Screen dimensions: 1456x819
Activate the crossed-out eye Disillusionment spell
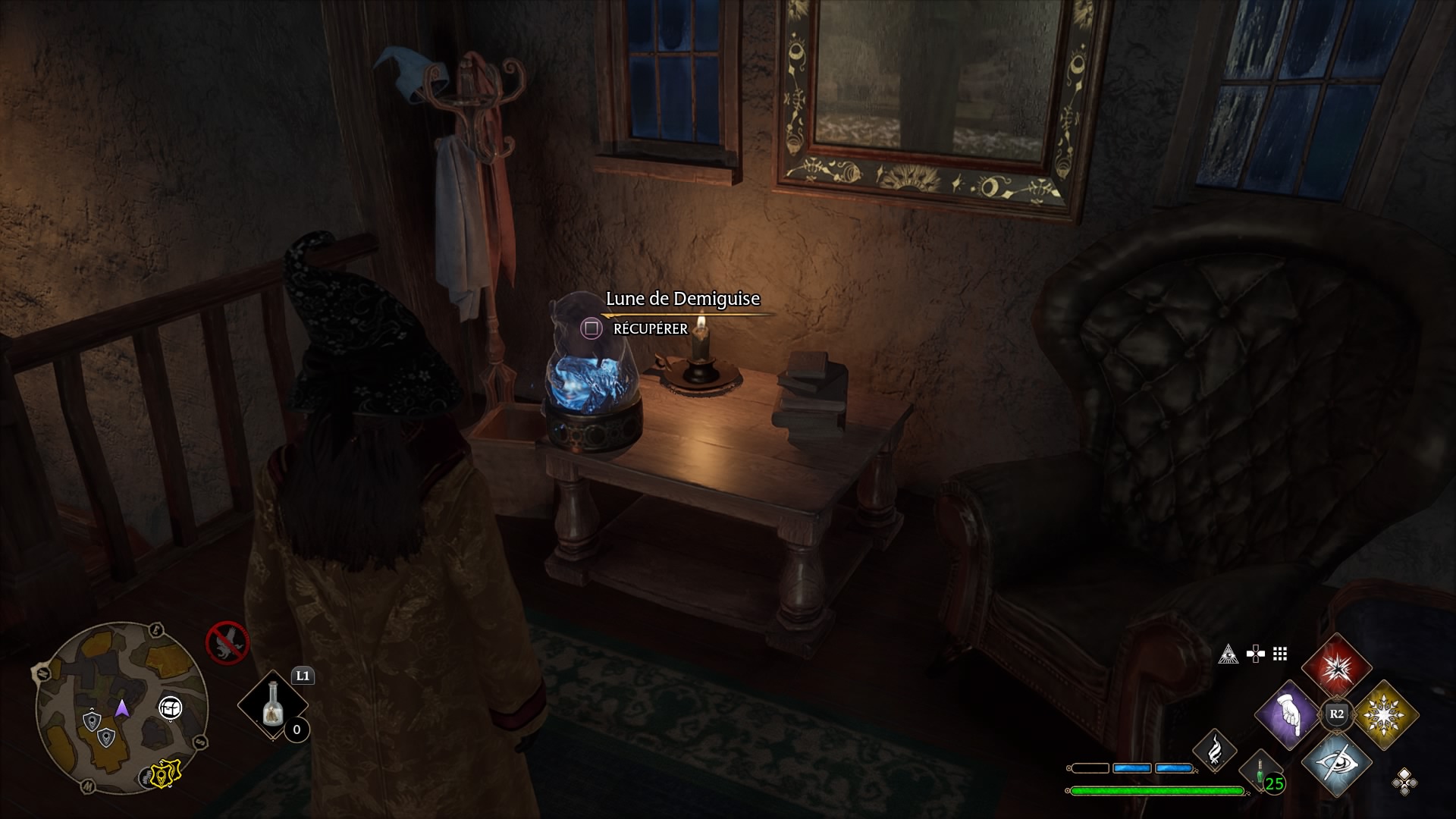pyautogui.click(x=1336, y=761)
